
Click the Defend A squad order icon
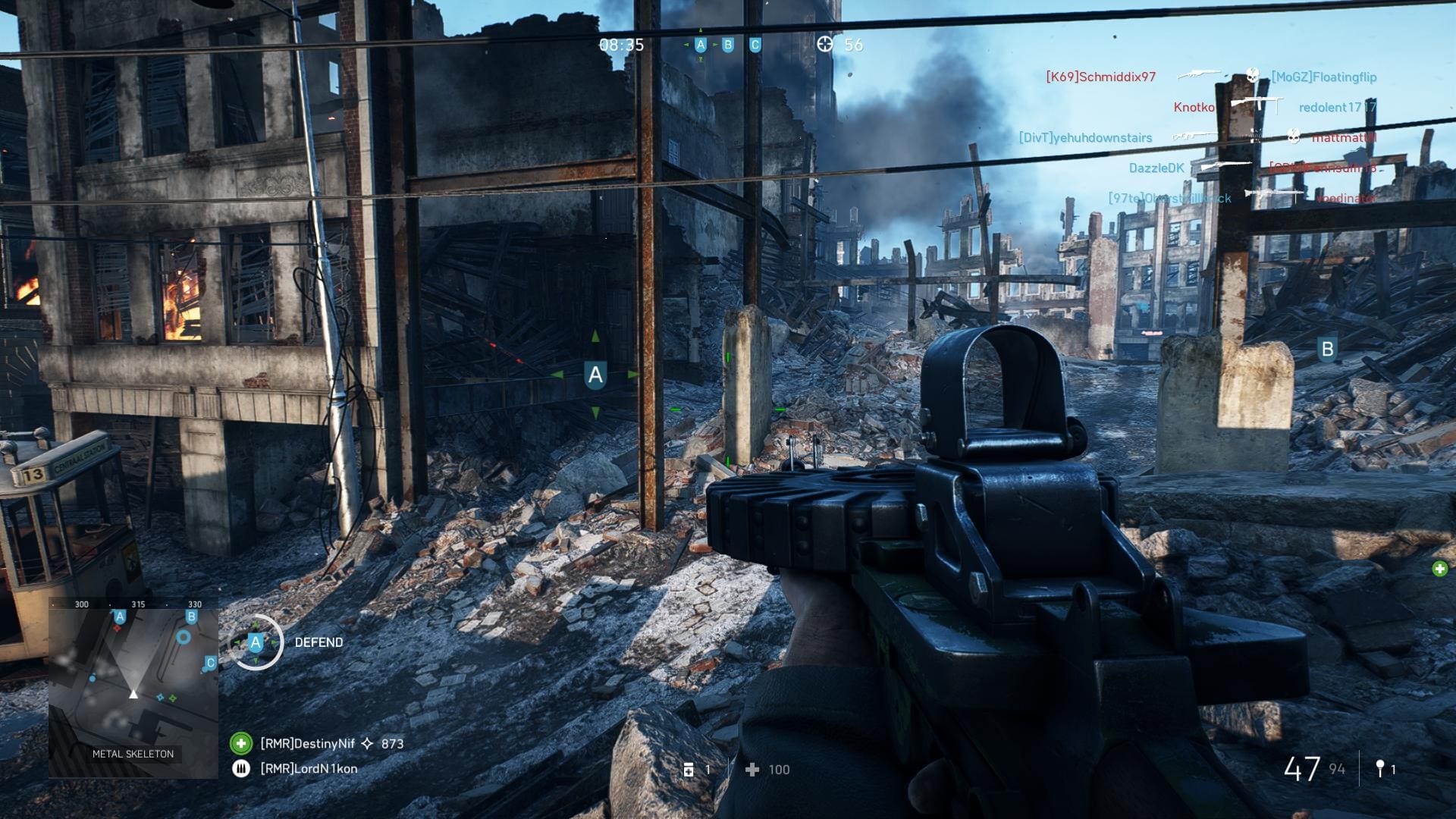pyautogui.click(x=256, y=642)
